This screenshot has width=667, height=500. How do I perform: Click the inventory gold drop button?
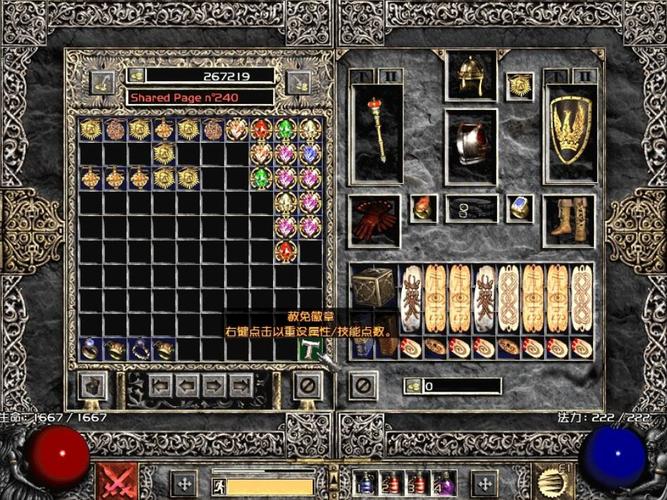pyautogui.click(x=411, y=386)
